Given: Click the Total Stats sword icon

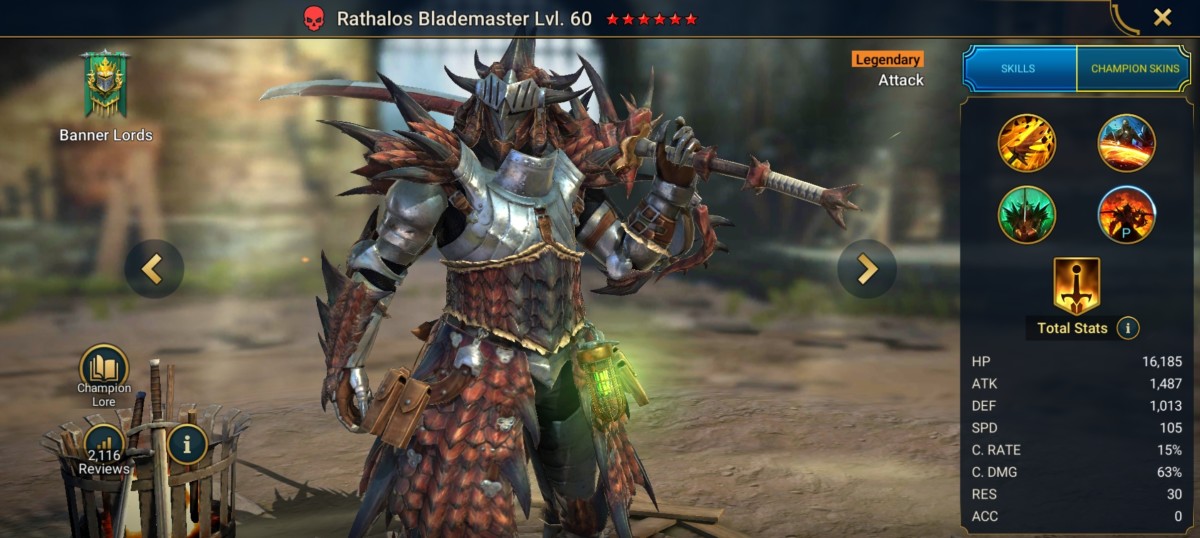Looking at the screenshot, I should [x=1076, y=286].
